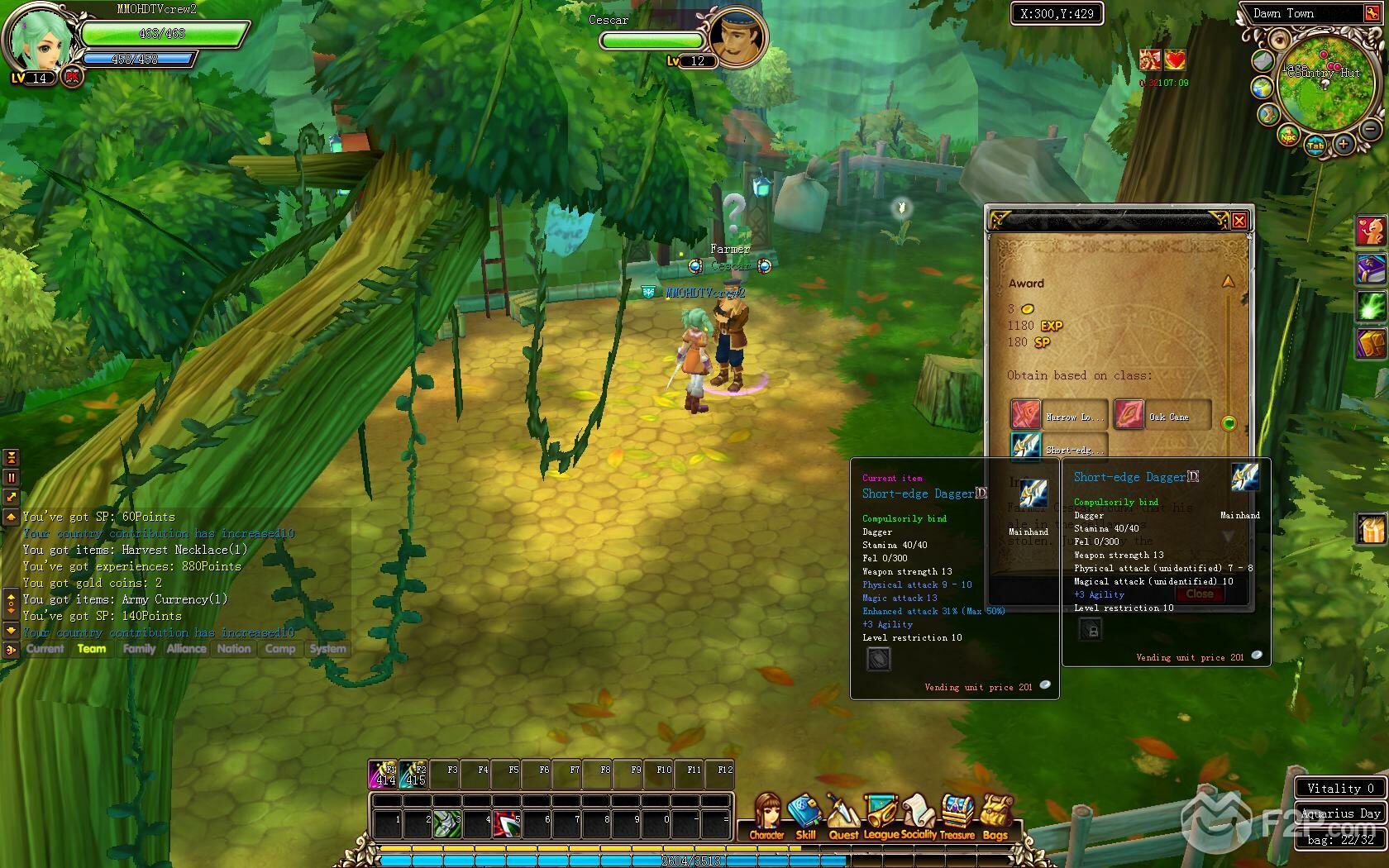
Task: Zoom in the minimap with plus button
Action: 1344,145
